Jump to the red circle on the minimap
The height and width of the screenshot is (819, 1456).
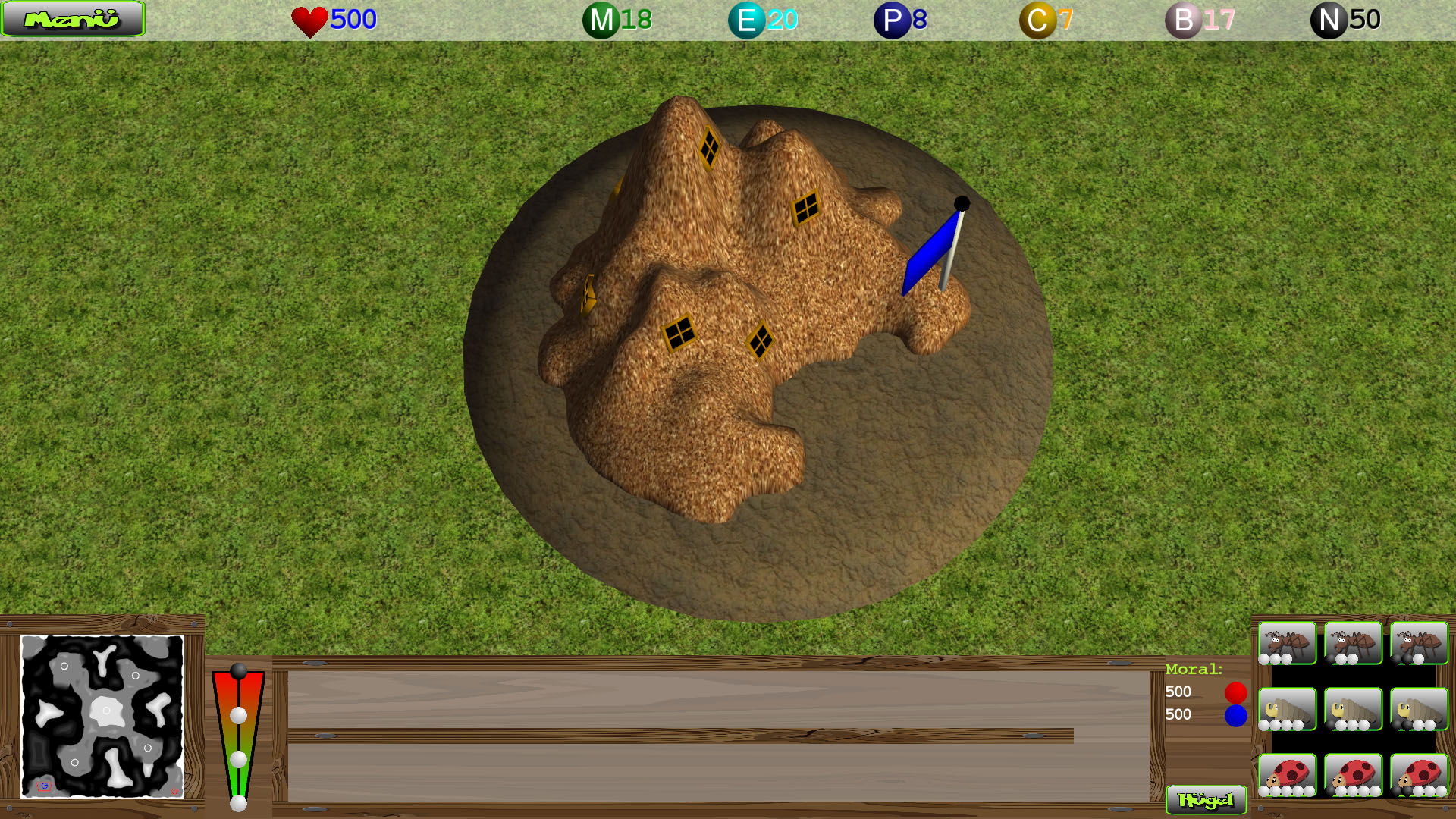[174, 792]
